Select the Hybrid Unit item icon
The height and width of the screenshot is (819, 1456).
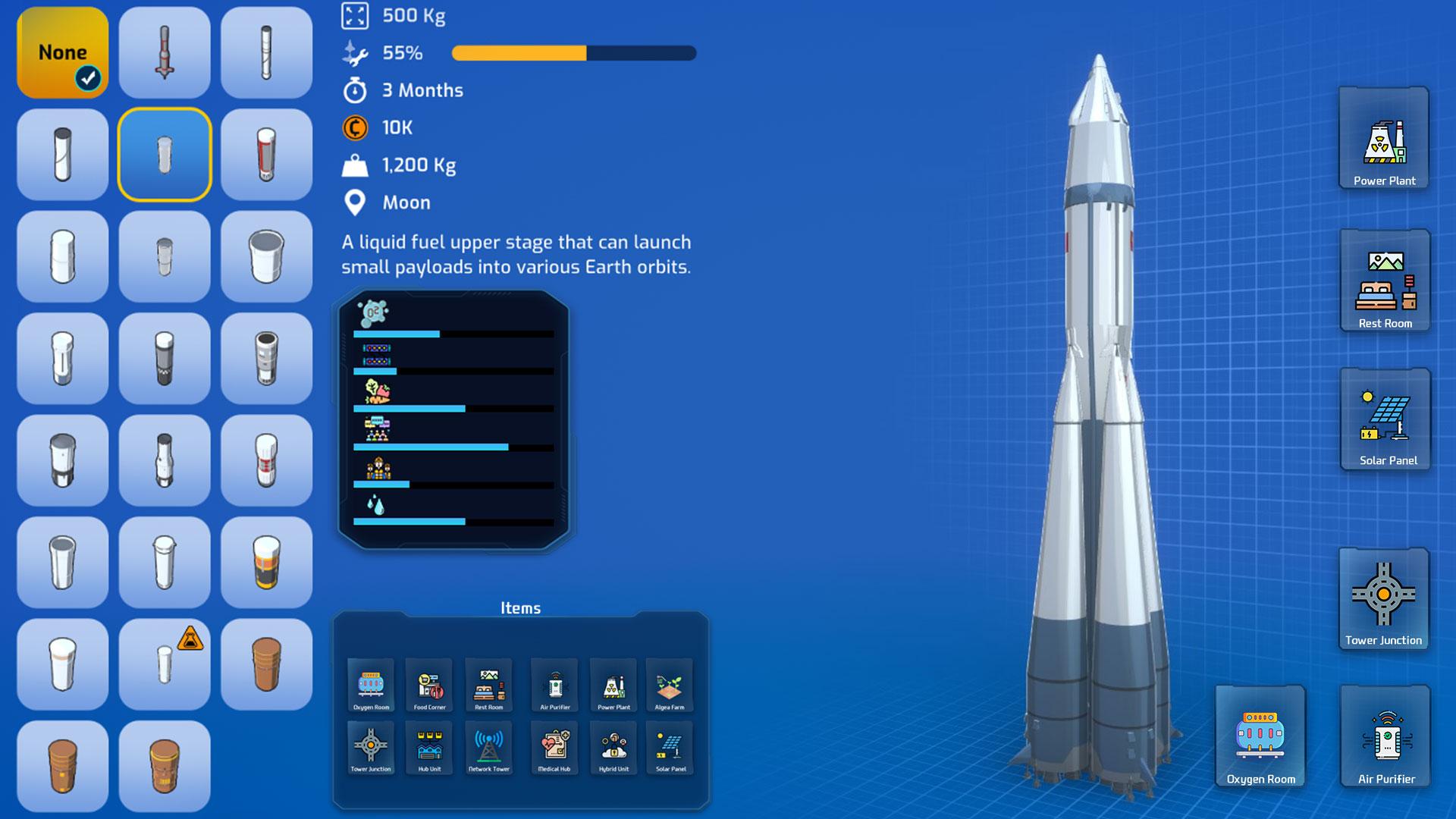614,747
